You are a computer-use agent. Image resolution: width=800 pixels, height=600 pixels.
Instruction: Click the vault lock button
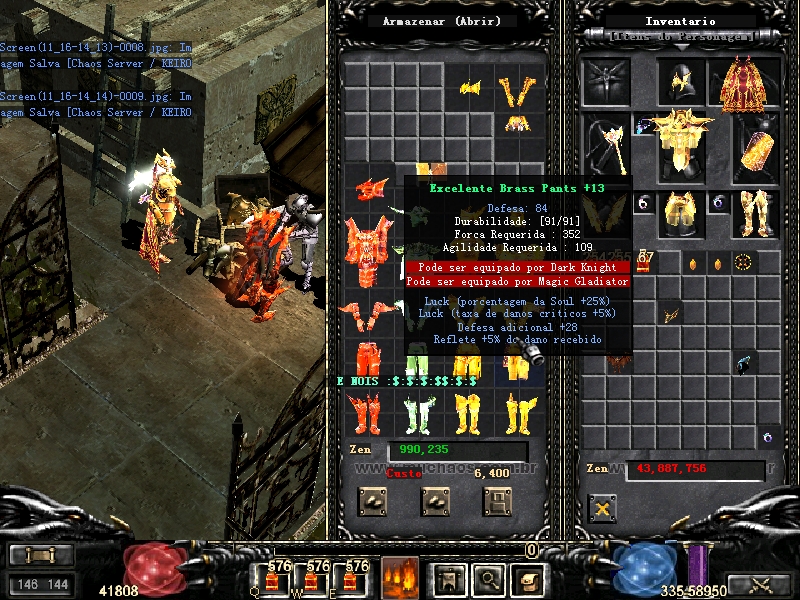coord(497,500)
